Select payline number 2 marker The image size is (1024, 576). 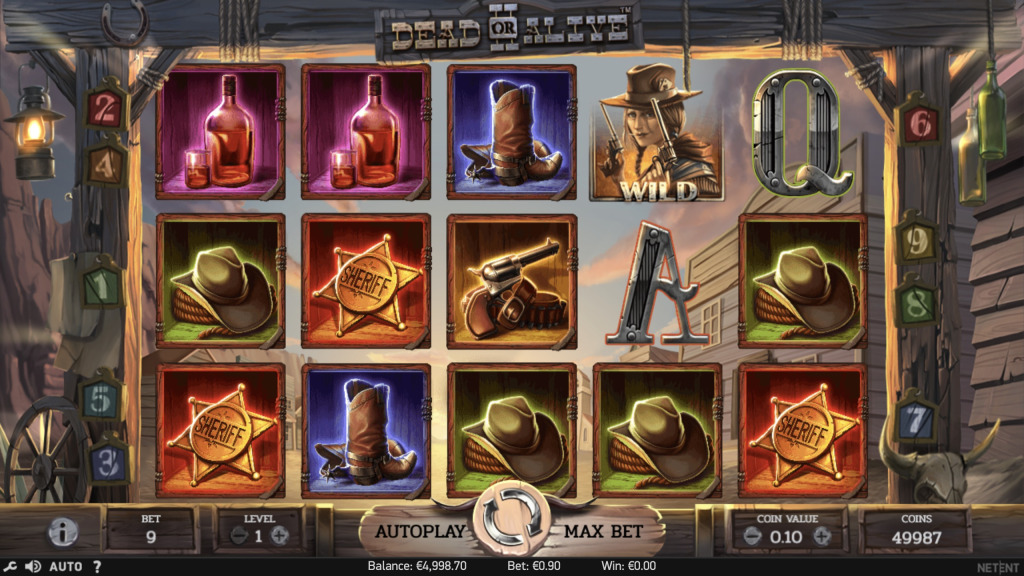point(103,109)
